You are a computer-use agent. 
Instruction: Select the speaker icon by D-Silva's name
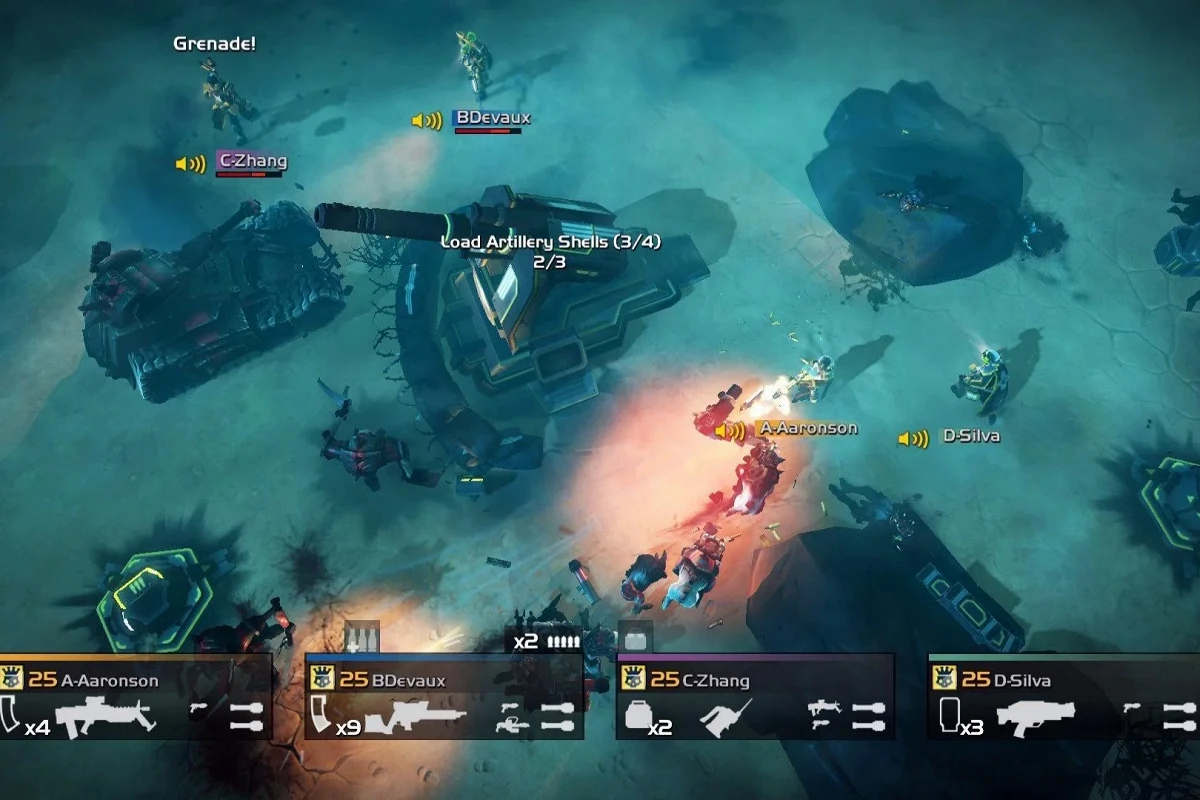point(913,438)
